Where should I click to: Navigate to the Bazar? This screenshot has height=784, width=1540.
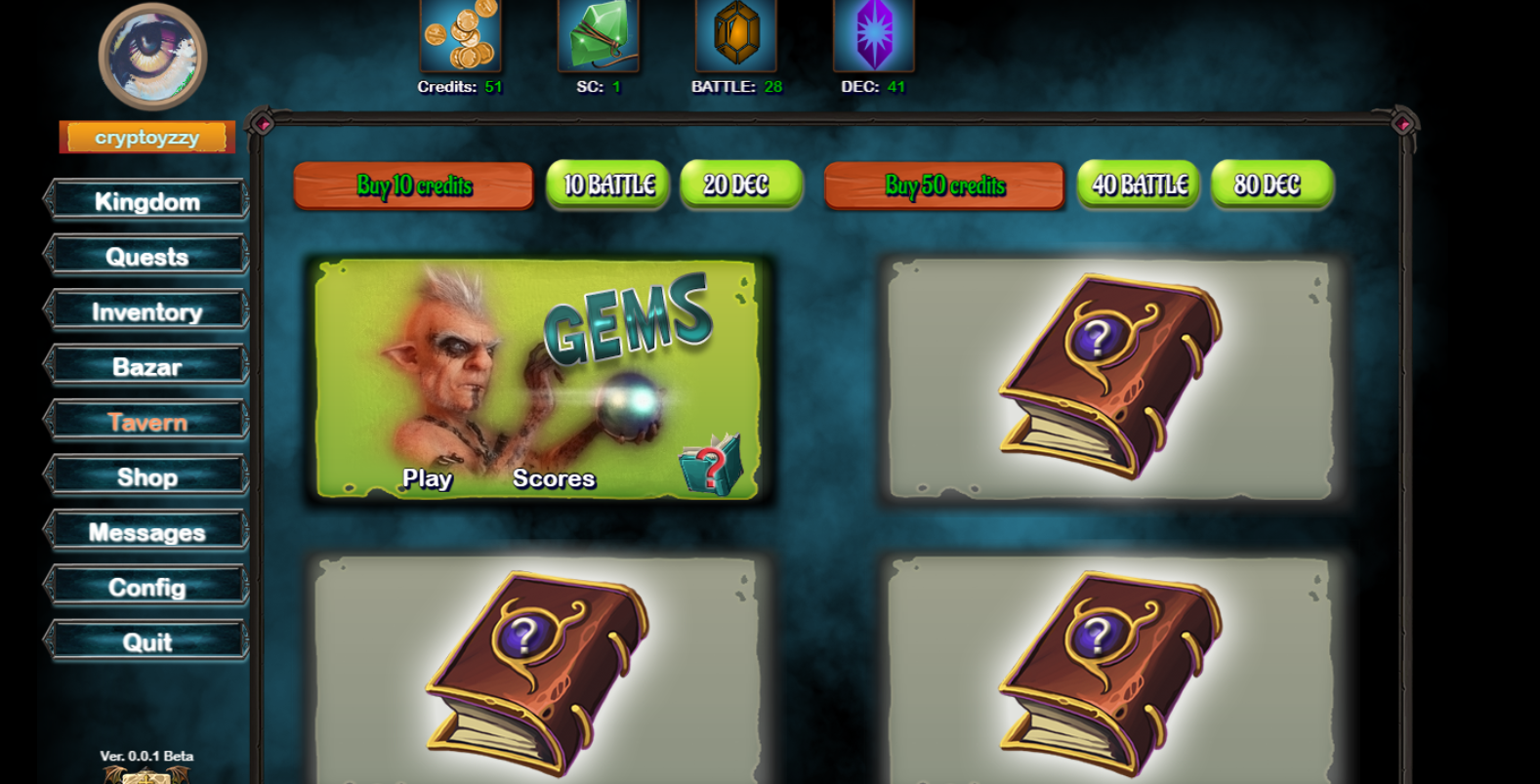[146, 367]
